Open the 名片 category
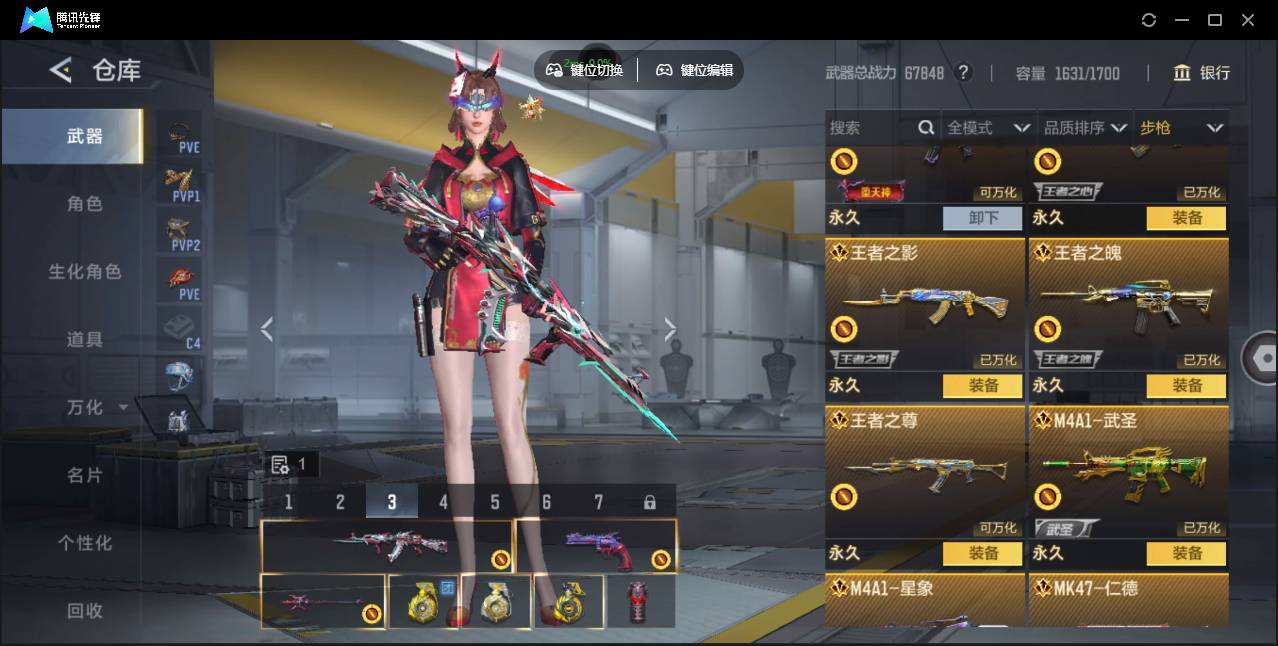 pos(85,476)
